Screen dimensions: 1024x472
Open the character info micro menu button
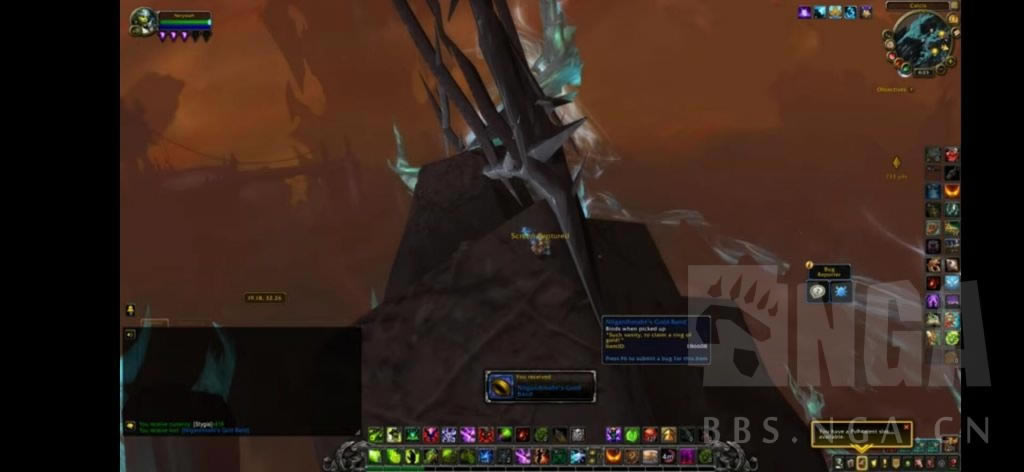click(838, 463)
